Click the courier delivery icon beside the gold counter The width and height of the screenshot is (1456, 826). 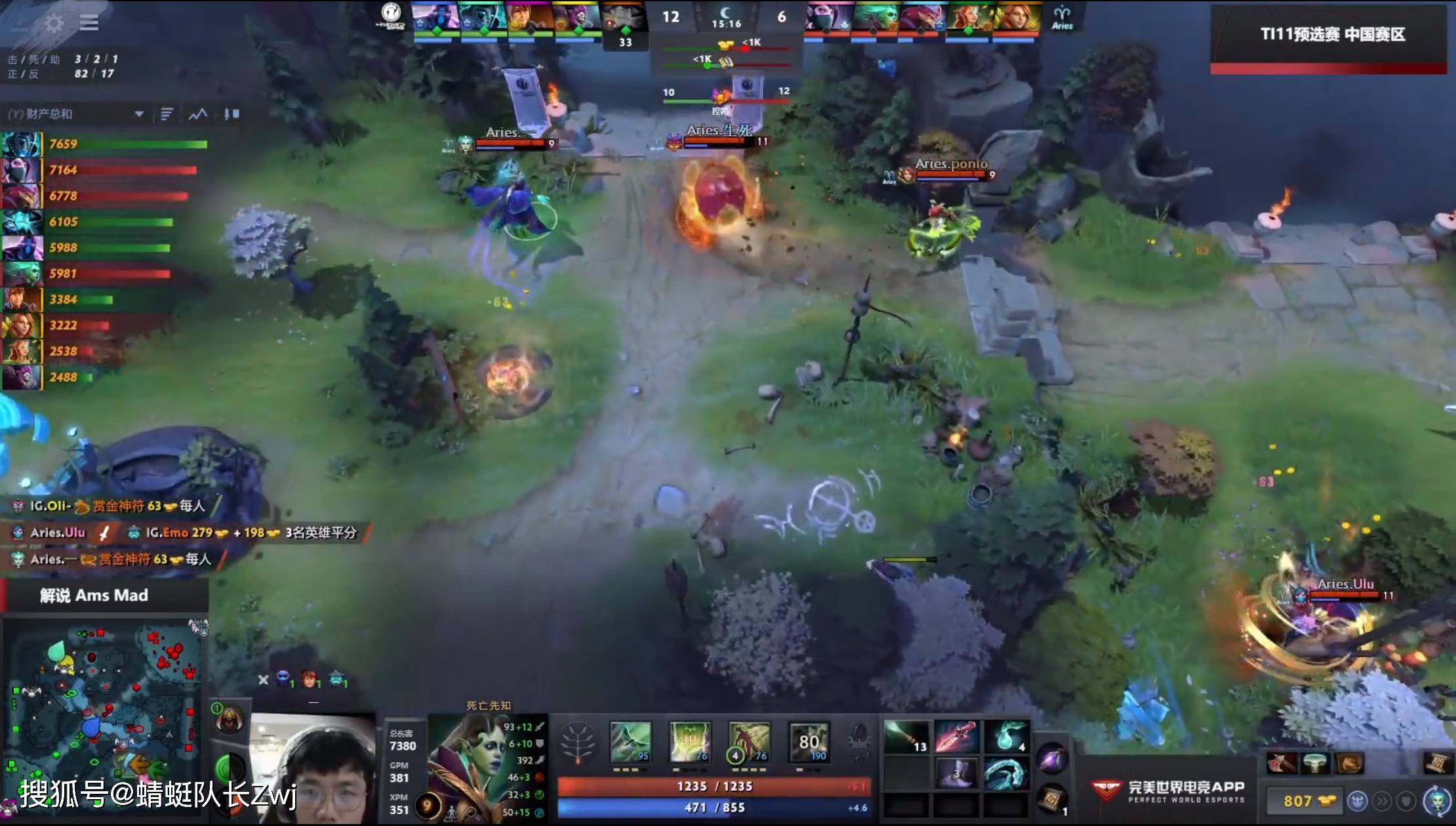pyautogui.click(x=1358, y=802)
